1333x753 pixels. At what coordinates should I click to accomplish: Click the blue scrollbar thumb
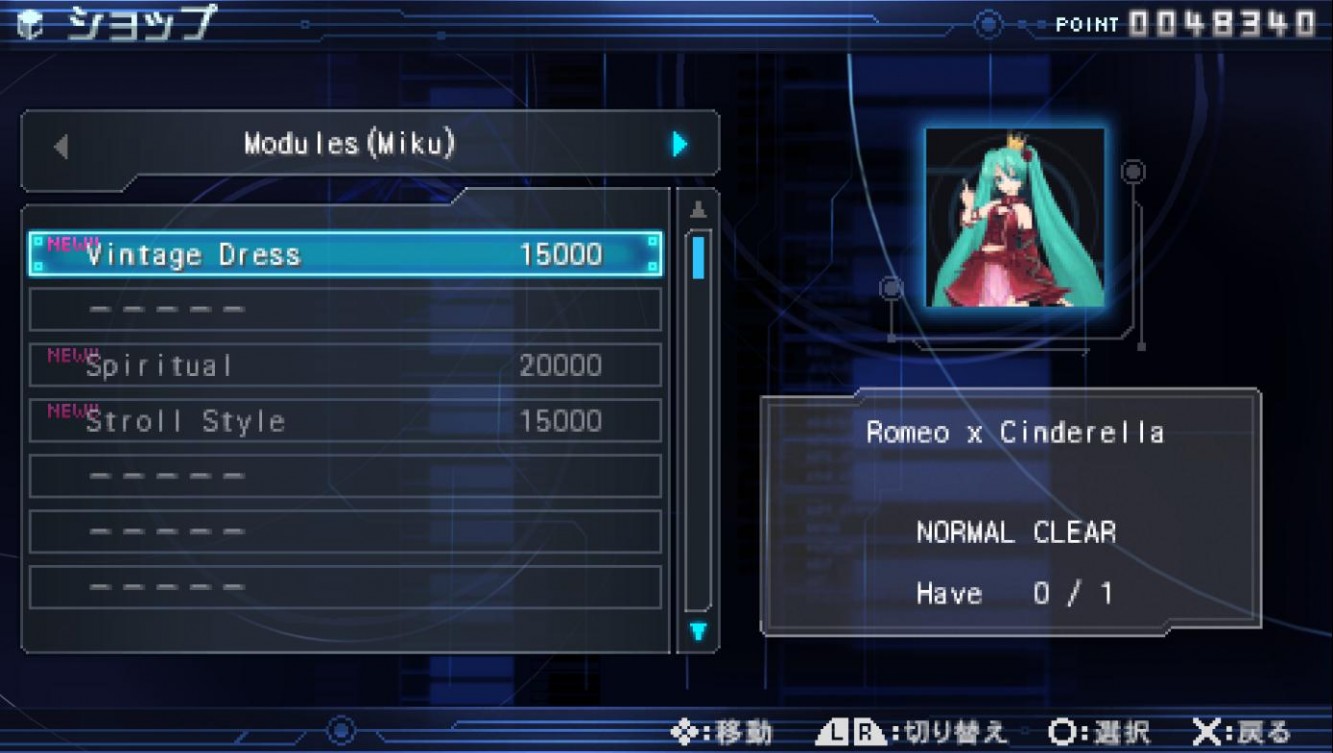[698, 257]
